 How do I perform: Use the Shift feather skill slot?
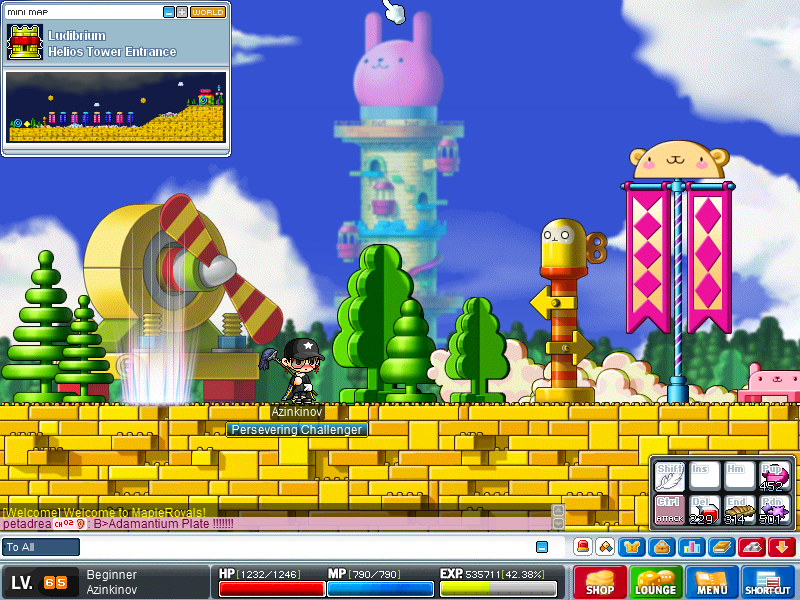(x=669, y=476)
